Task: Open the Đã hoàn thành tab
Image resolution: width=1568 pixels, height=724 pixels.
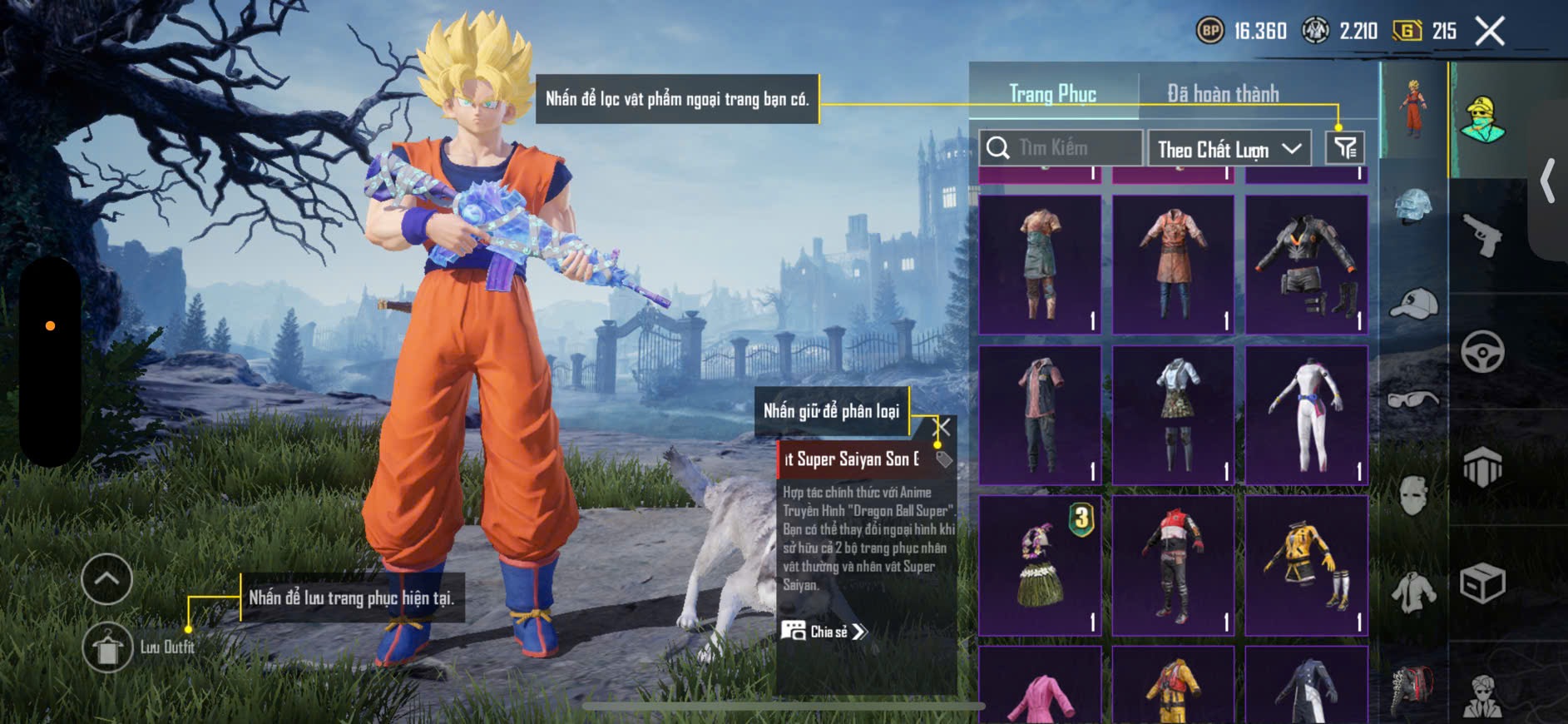Action: tap(1222, 94)
